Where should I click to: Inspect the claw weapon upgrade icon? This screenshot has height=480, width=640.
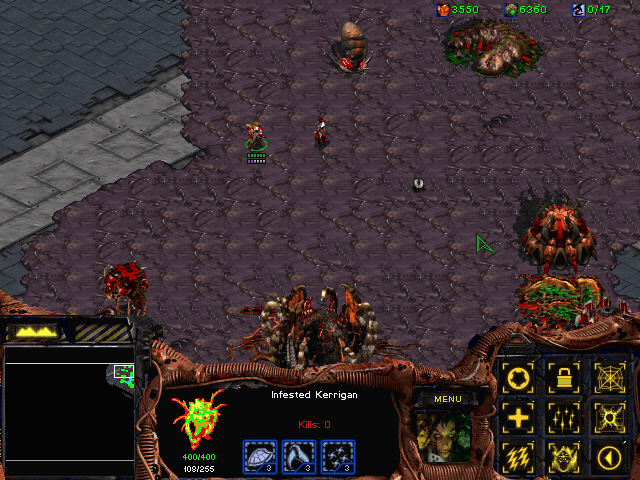(x=299, y=456)
